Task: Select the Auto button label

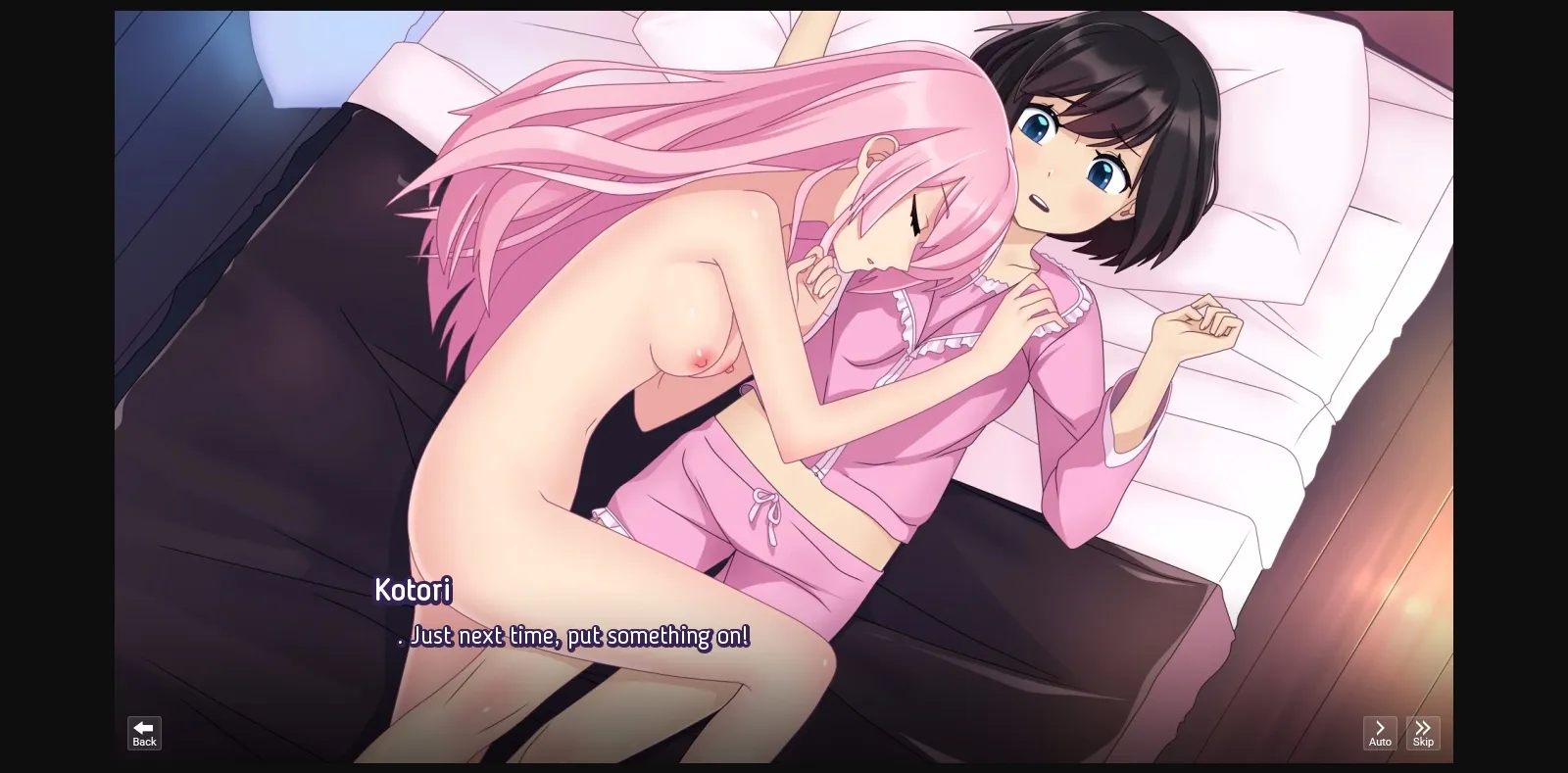Action: point(1380,742)
